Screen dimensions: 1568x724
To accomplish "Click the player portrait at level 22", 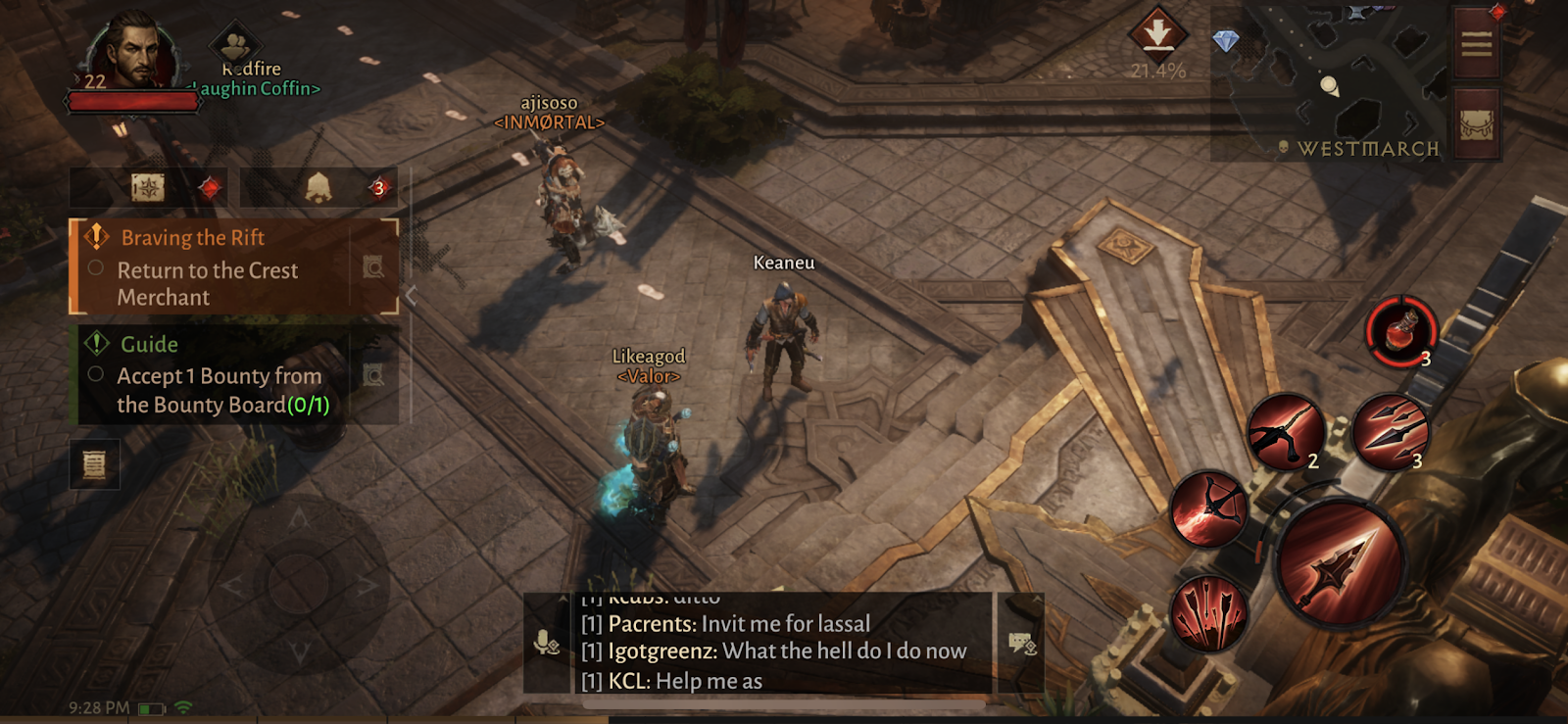I will (131, 54).
